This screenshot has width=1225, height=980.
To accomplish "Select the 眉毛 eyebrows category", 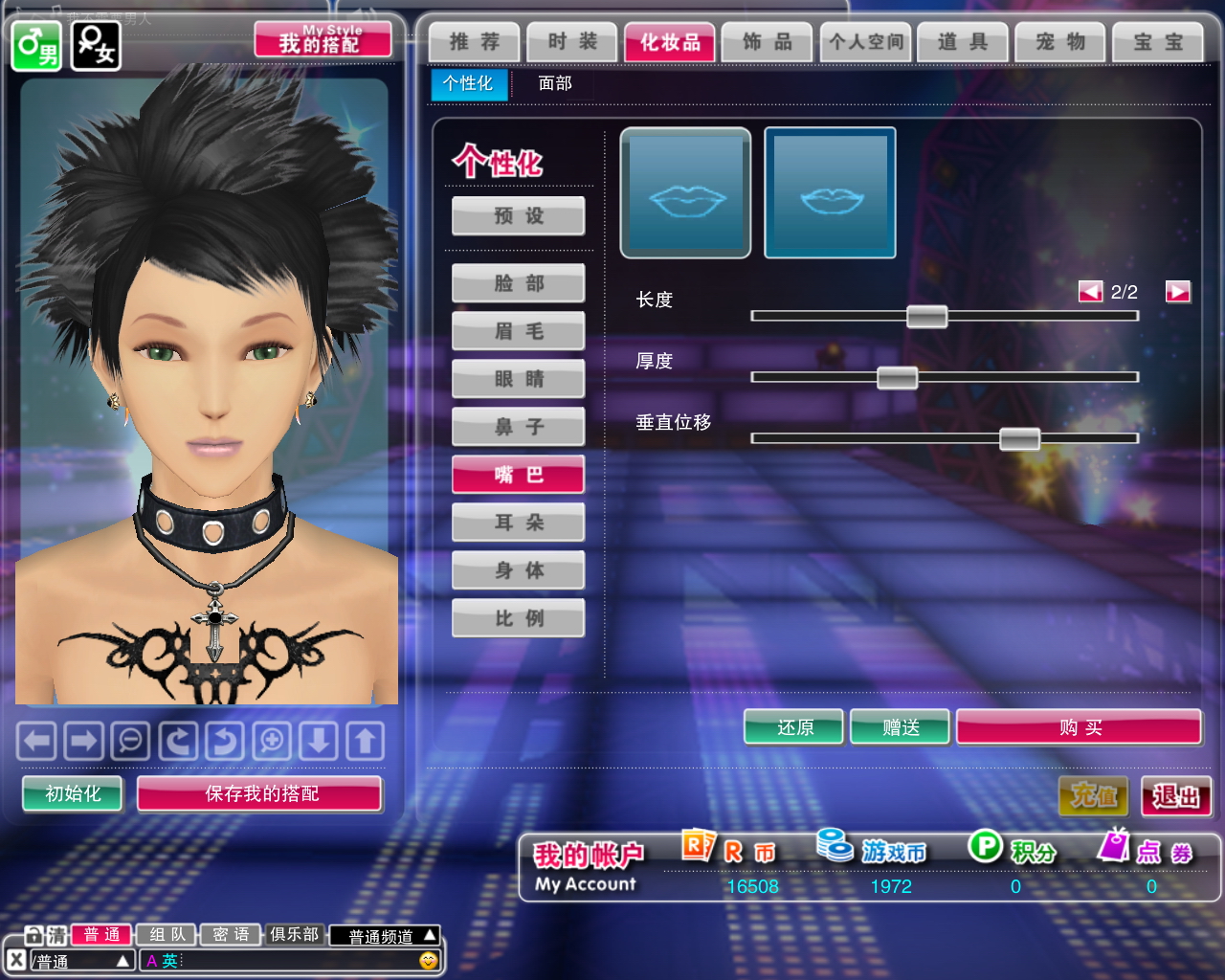I will pos(519,331).
